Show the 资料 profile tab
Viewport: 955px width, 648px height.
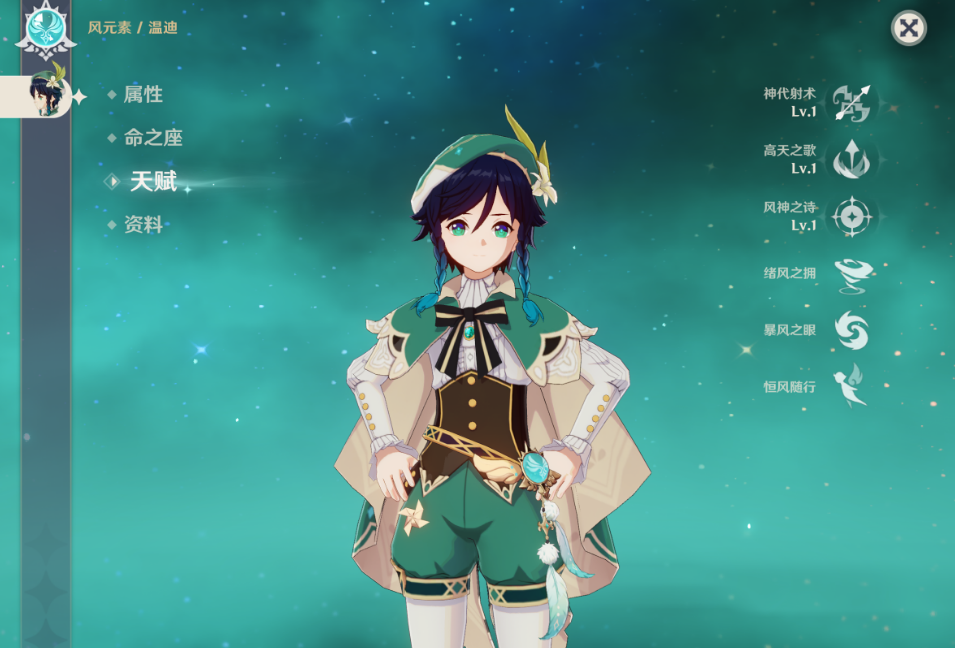pyautogui.click(x=143, y=225)
